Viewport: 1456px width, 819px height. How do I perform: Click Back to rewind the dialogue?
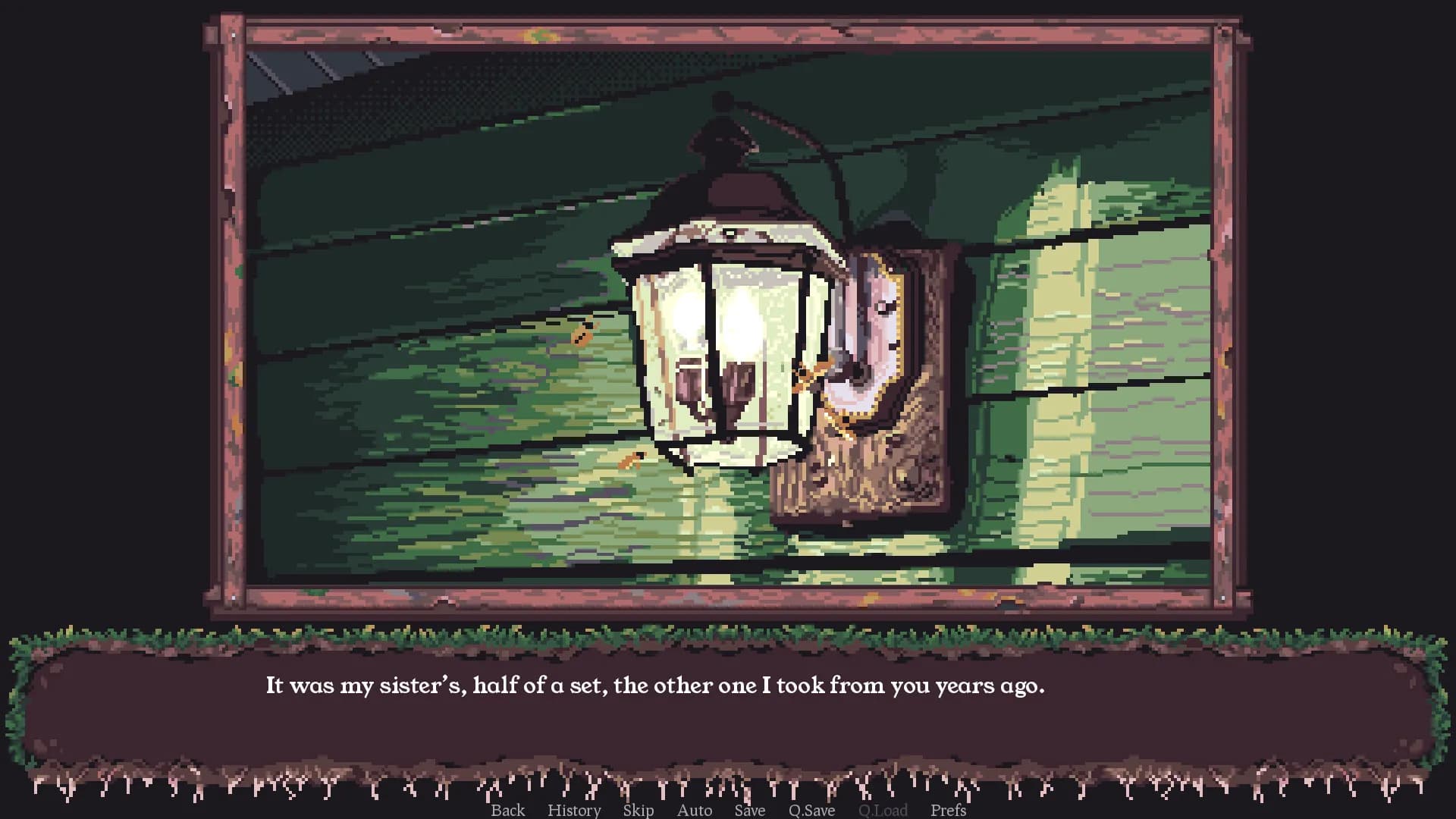(508, 810)
